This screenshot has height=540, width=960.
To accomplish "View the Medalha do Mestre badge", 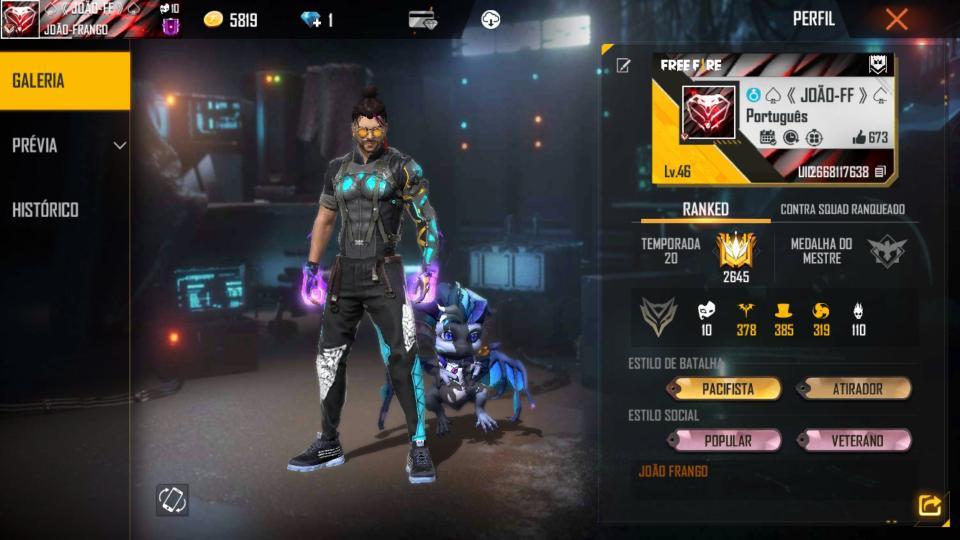I will point(886,251).
